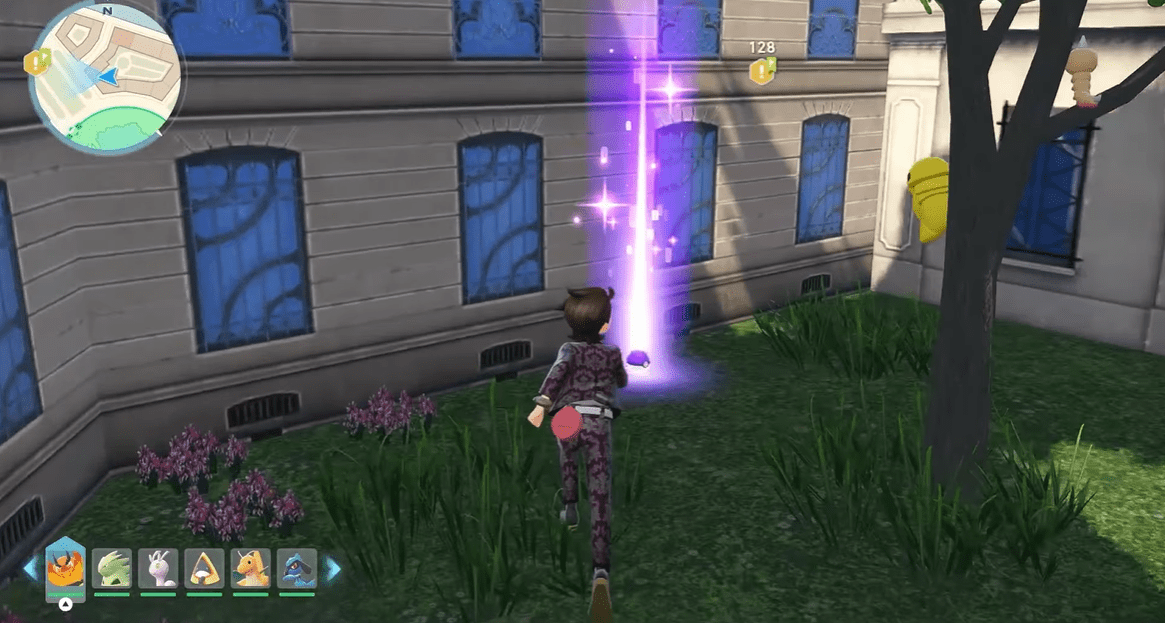The width and height of the screenshot is (1165, 623).
Task: Open the circular minimap
Action: pyautogui.click(x=105, y=76)
